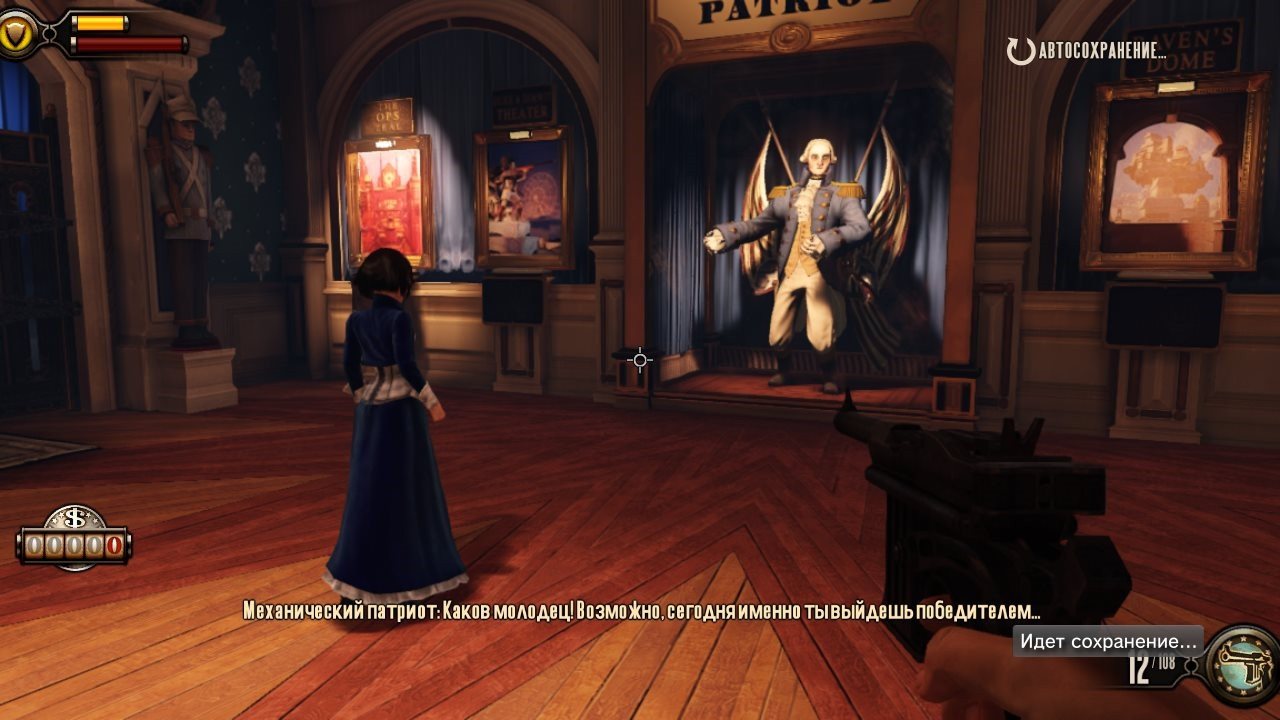Click the silver dollar coin icon
This screenshot has width=1280, height=720.
(75, 519)
